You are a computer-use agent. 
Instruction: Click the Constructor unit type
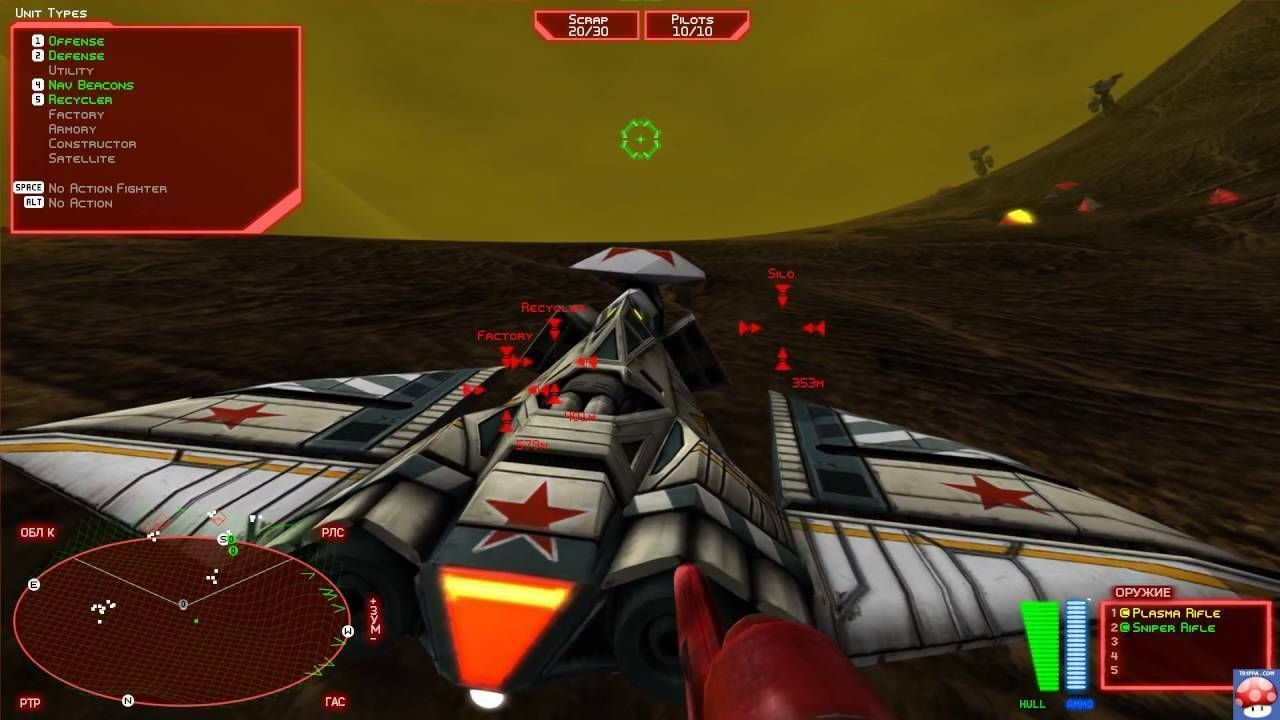[x=92, y=144]
